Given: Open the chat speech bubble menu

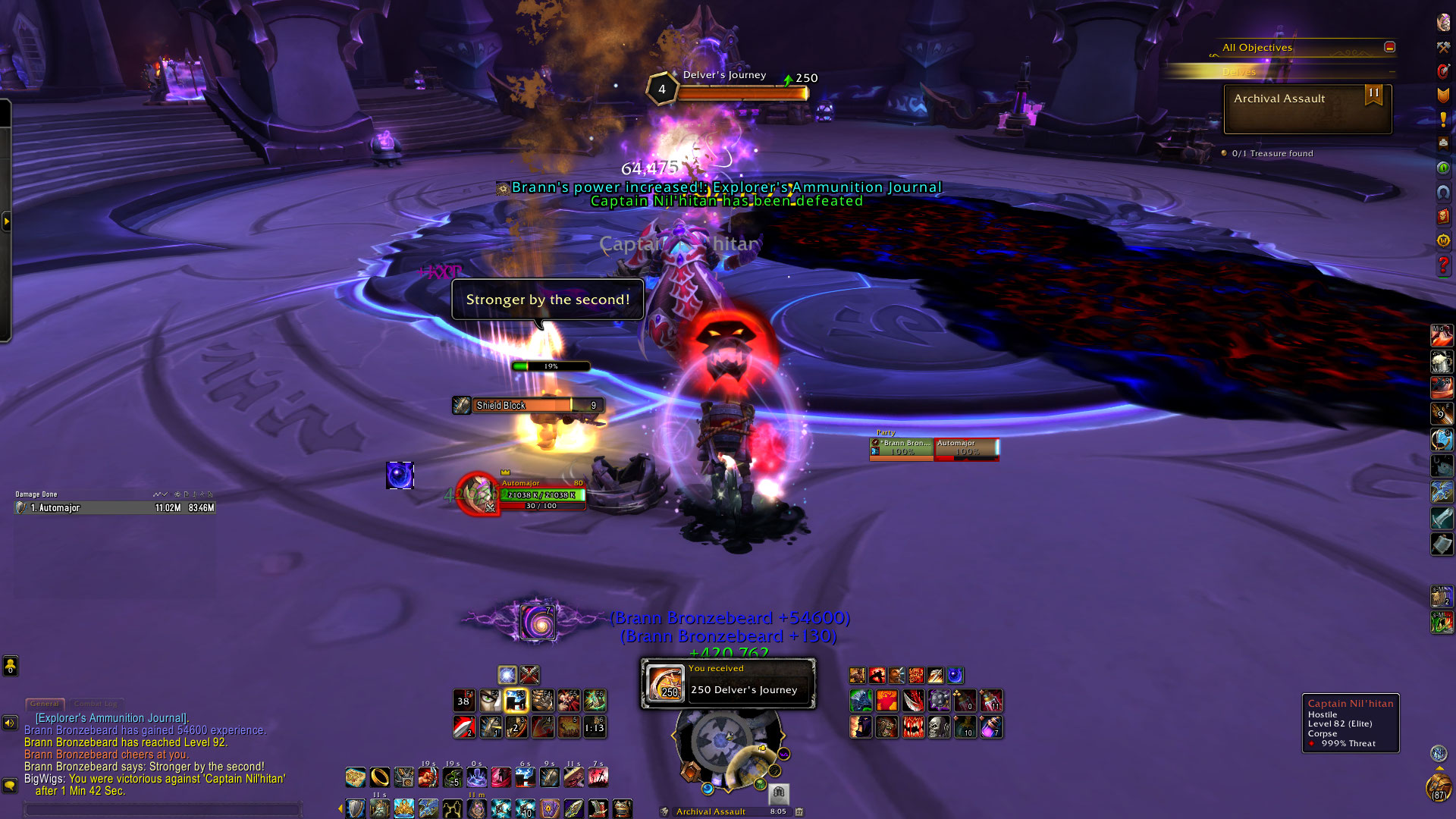Looking at the screenshot, I should tap(10, 785).
